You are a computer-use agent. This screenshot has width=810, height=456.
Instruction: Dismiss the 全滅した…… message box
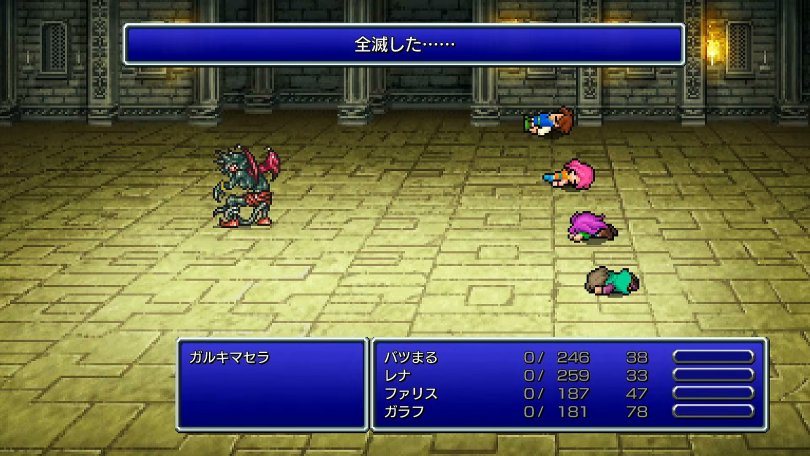click(x=404, y=45)
